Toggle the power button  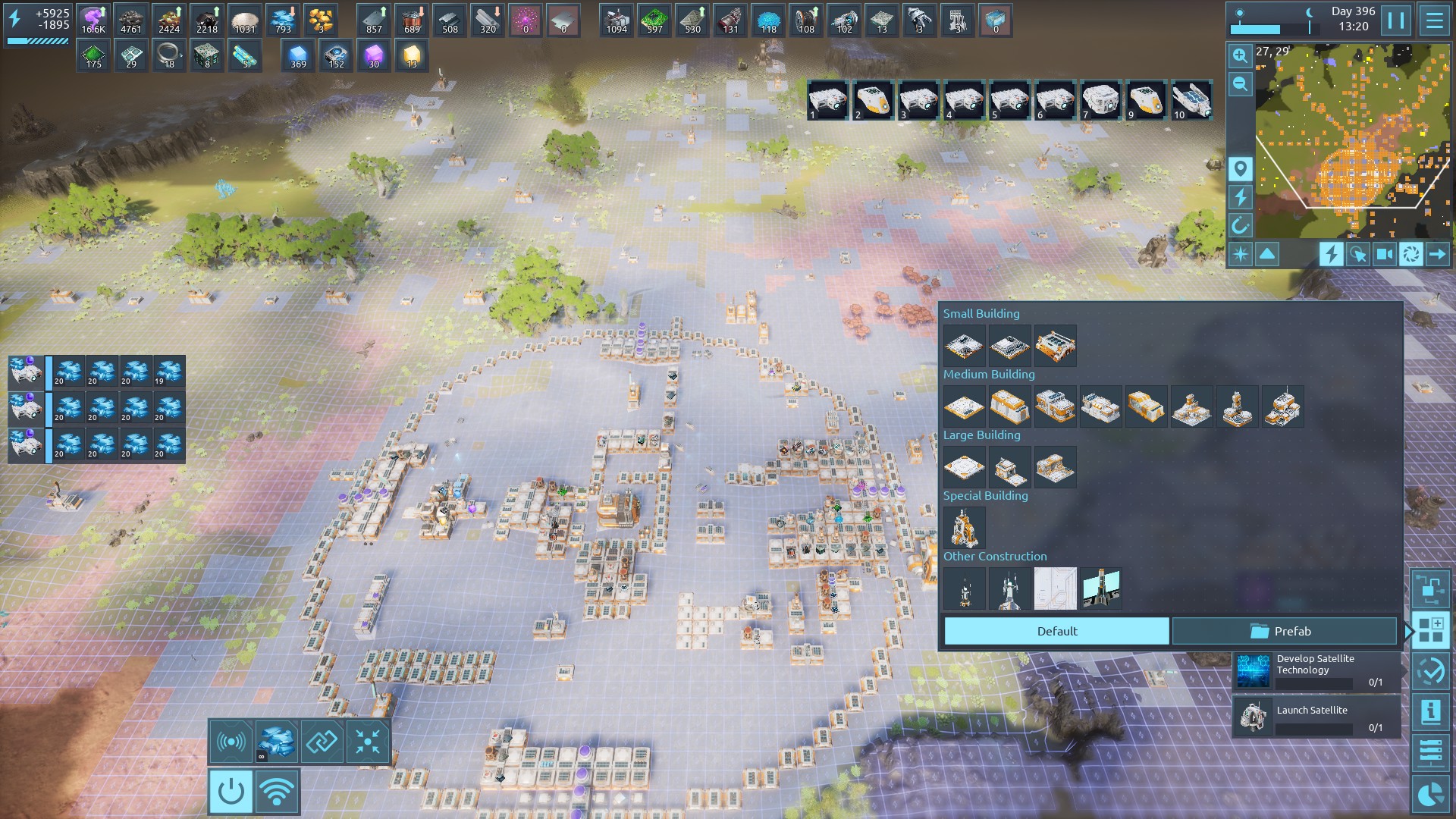click(231, 792)
